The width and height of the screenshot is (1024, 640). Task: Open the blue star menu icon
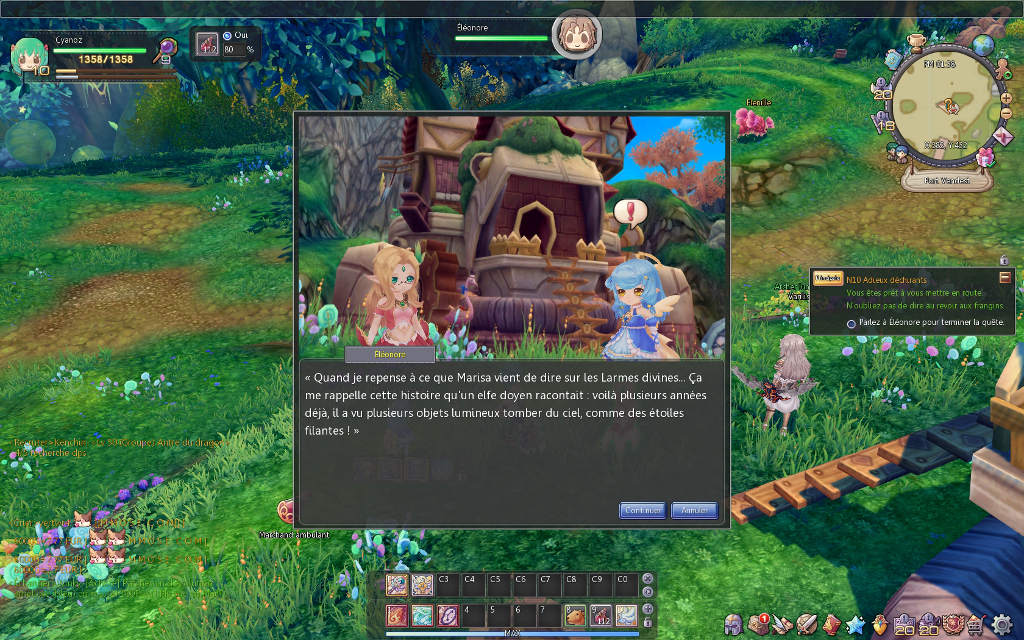(x=856, y=624)
